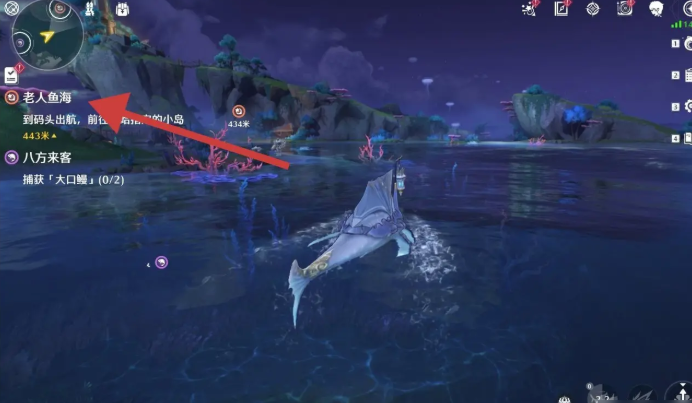Open the sparkle wish icon in top bar
Viewport: 692px width, 403px height.
(530, 9)
